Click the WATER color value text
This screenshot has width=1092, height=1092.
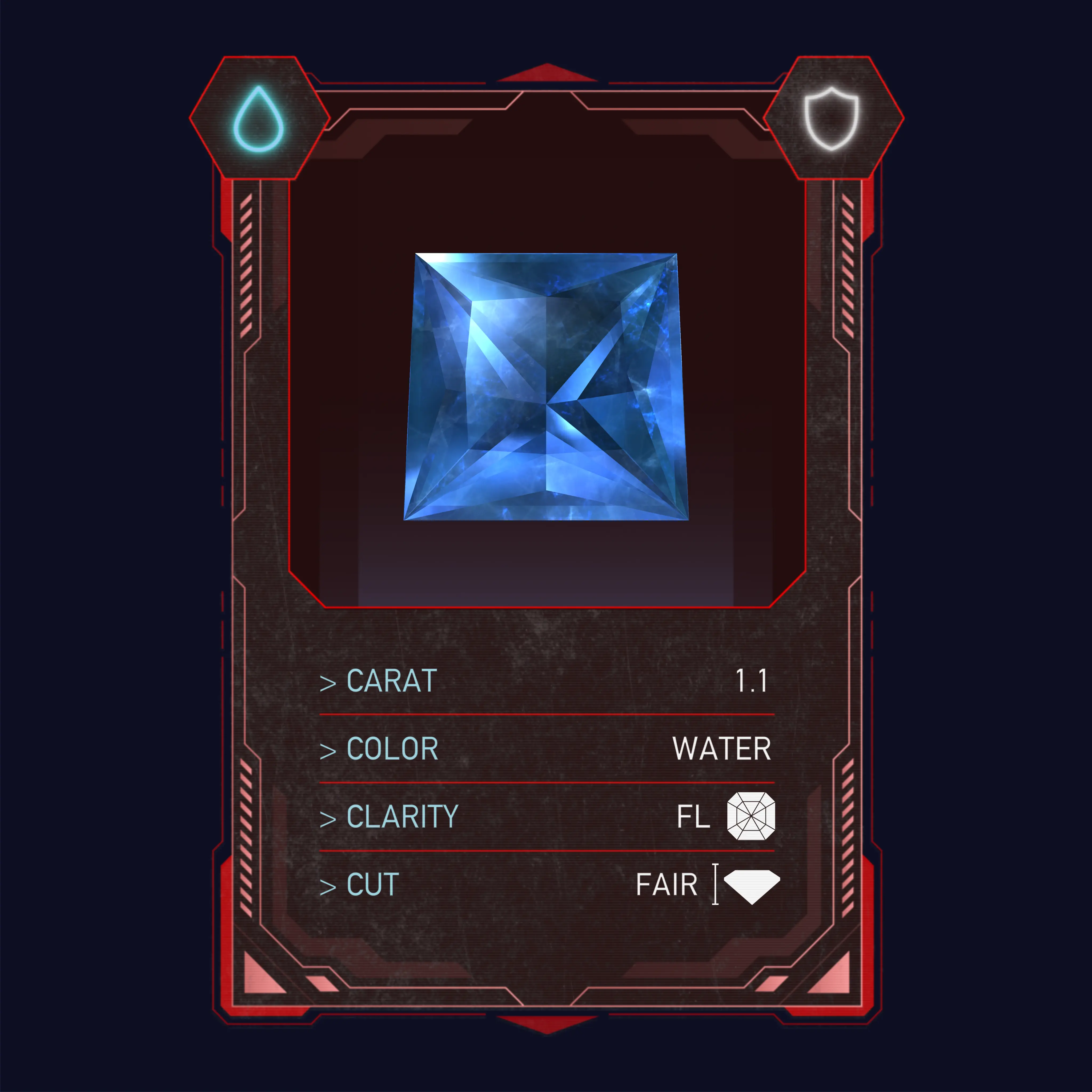point(722,748)
